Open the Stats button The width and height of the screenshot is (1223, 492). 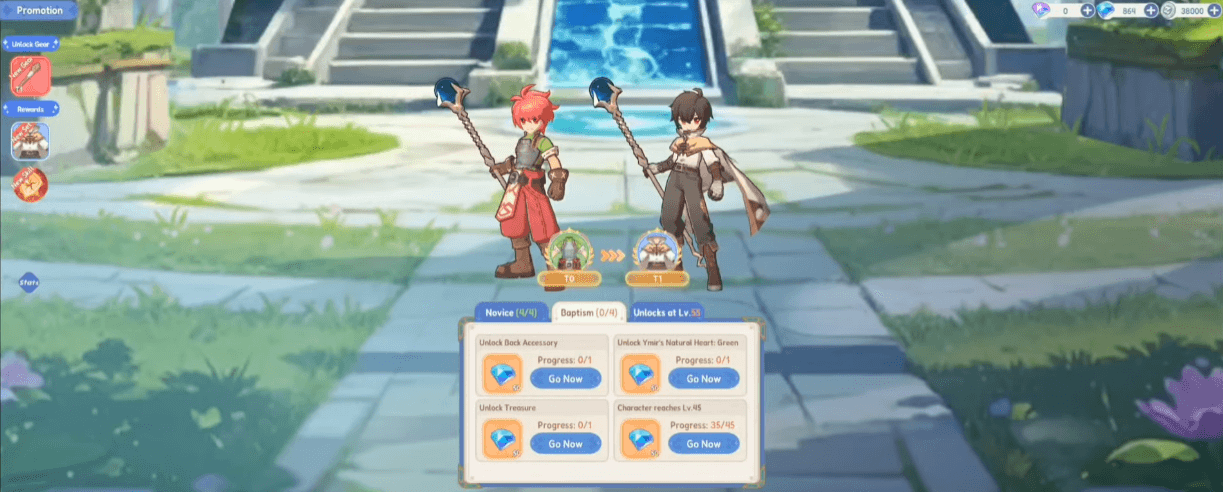(x=29, y=282)
